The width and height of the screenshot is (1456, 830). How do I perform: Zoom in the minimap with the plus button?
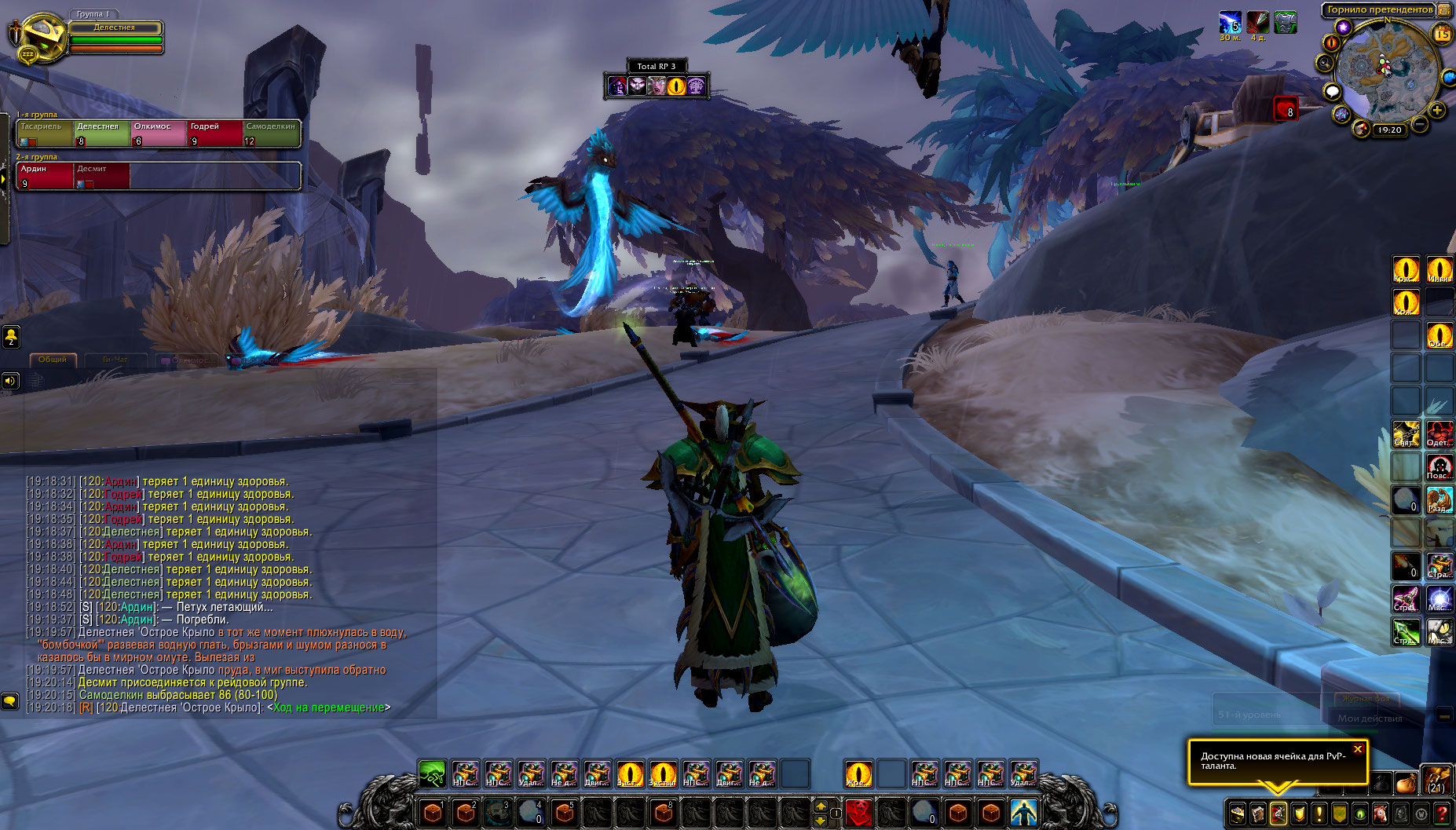(1437, 110)
